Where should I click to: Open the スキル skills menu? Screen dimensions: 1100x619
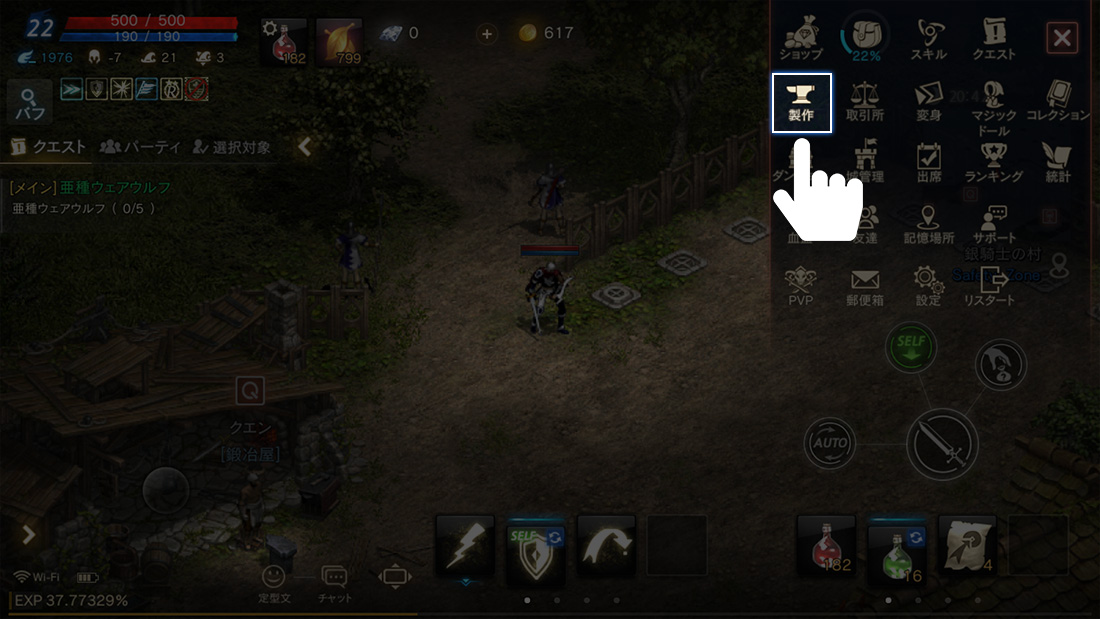click(x=929, y=40)
